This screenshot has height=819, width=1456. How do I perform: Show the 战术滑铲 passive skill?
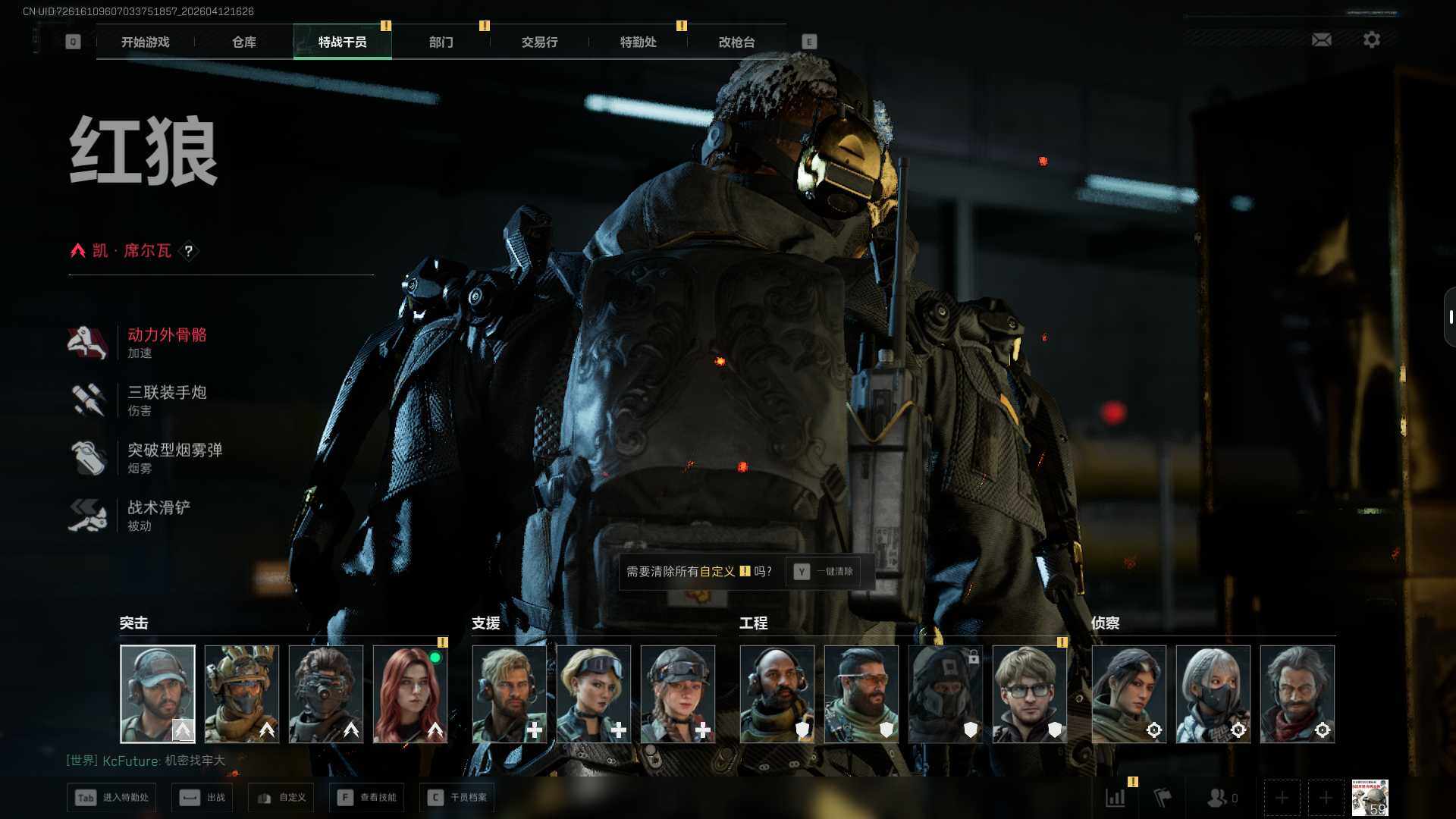(x=158, y=515)
